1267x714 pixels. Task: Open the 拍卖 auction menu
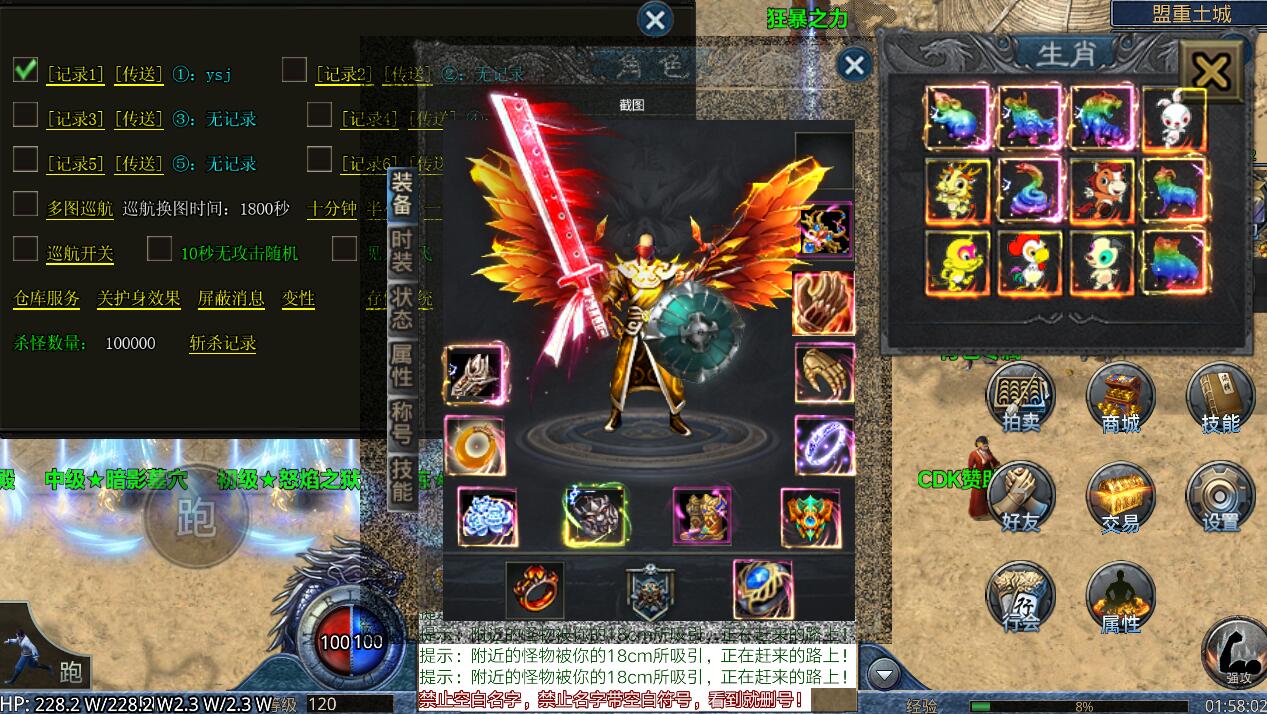click(1020, 396)
